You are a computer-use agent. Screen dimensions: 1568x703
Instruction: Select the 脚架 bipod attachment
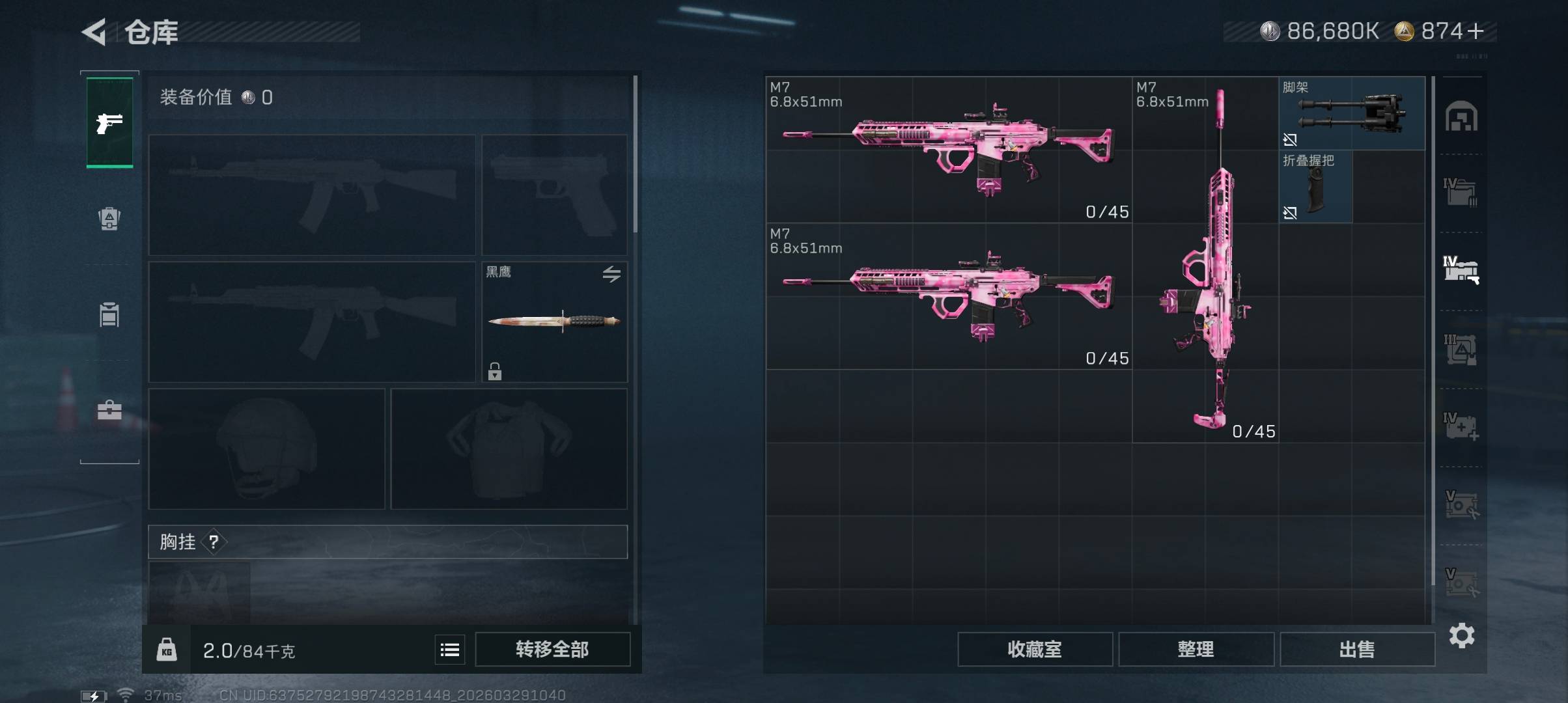(1351, 114)
